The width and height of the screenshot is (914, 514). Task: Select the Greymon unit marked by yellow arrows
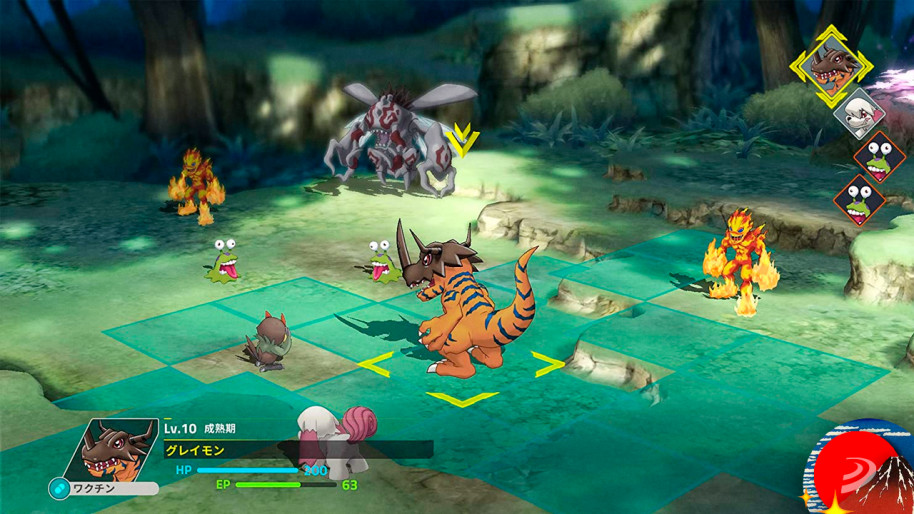click(x=462, y=312)
